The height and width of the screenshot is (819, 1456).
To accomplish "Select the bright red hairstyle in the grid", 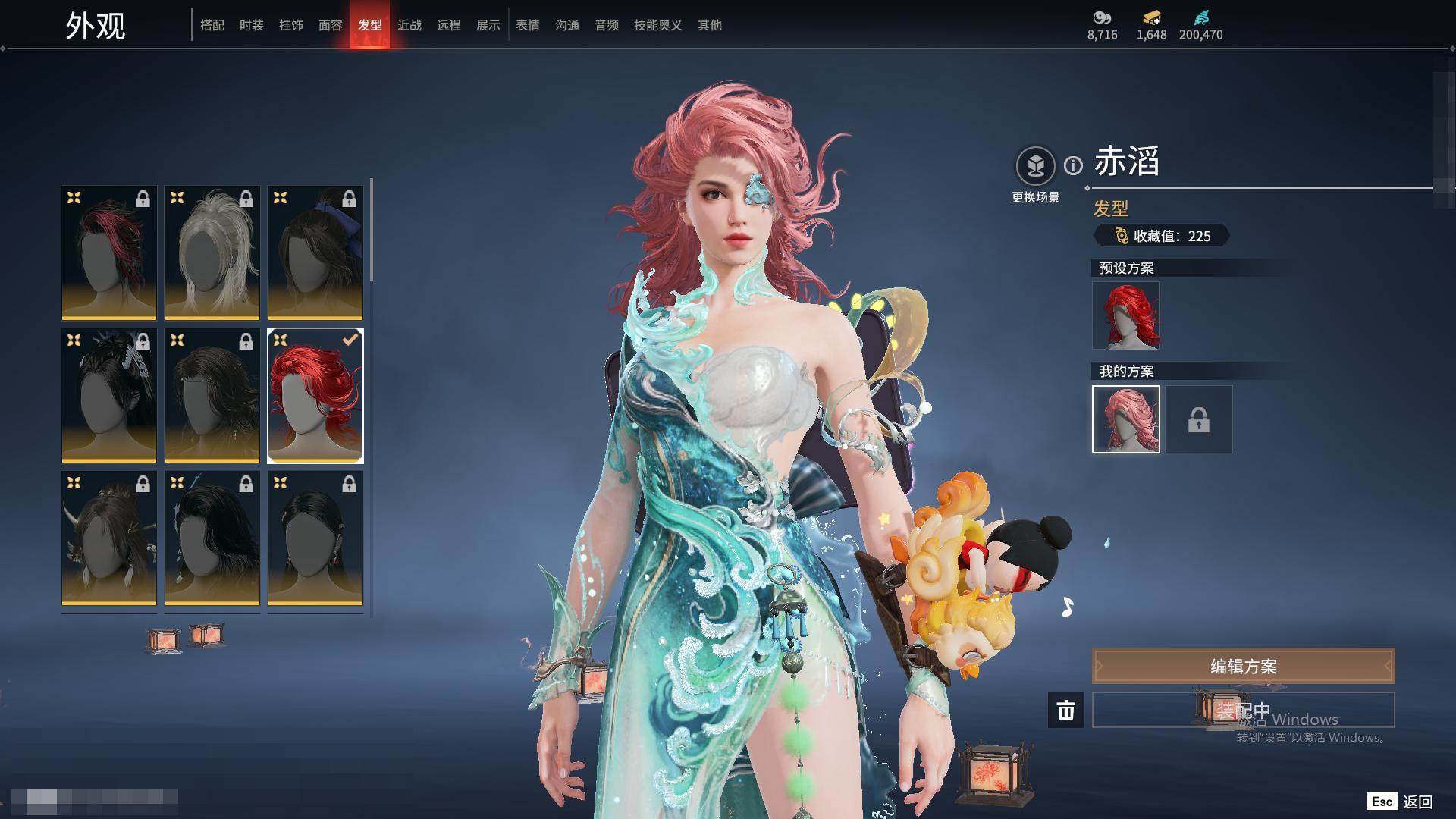I will point(315,395).
